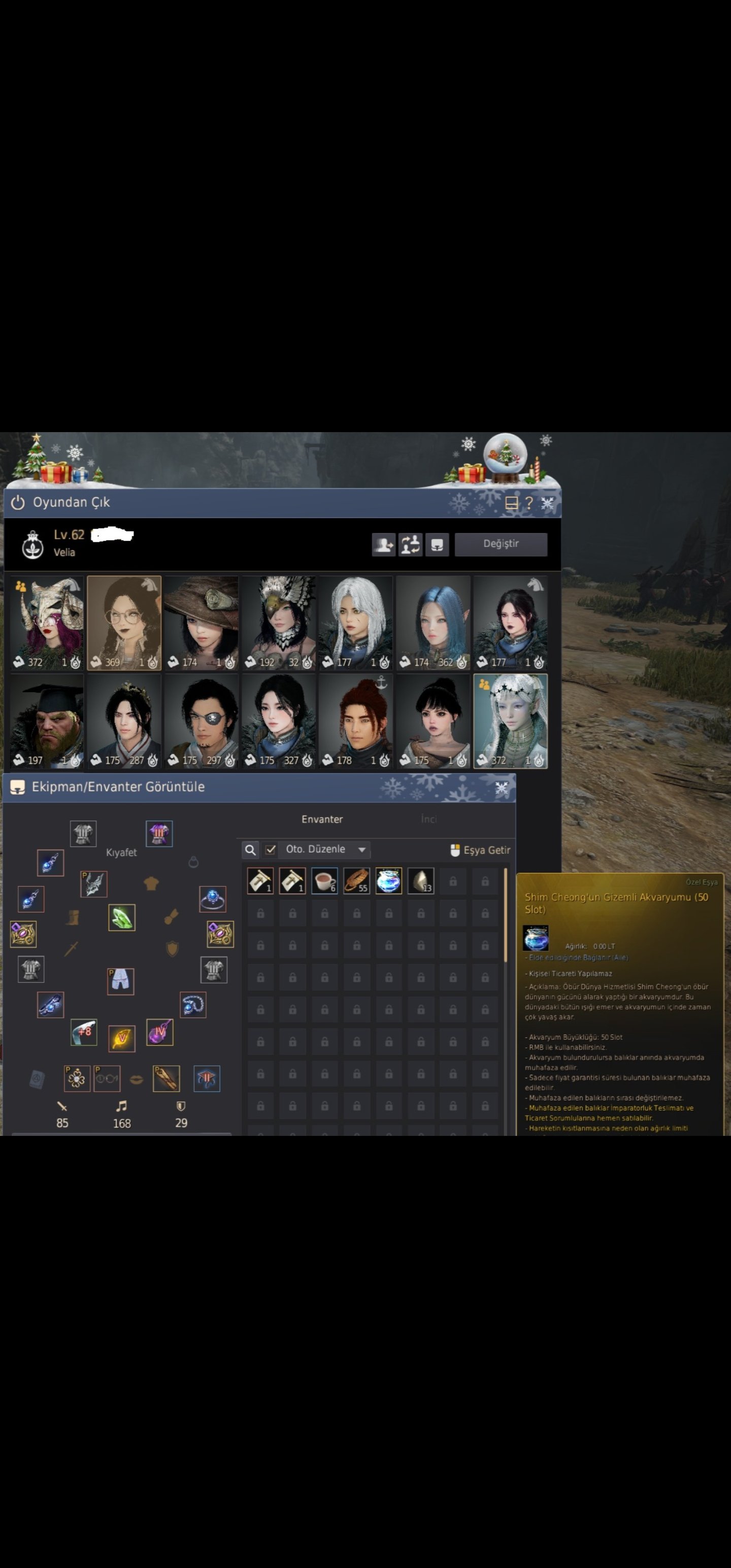
Task: Select Shim Cheong's aquarium item slot
Action: pyautogui.click(x=388, y=881)
